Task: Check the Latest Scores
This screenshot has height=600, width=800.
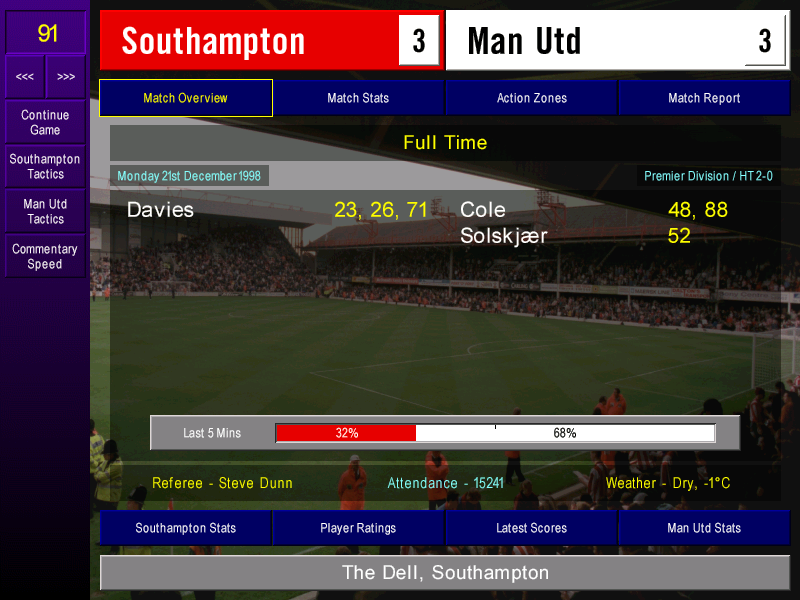Action: click(x=531, y=528)
